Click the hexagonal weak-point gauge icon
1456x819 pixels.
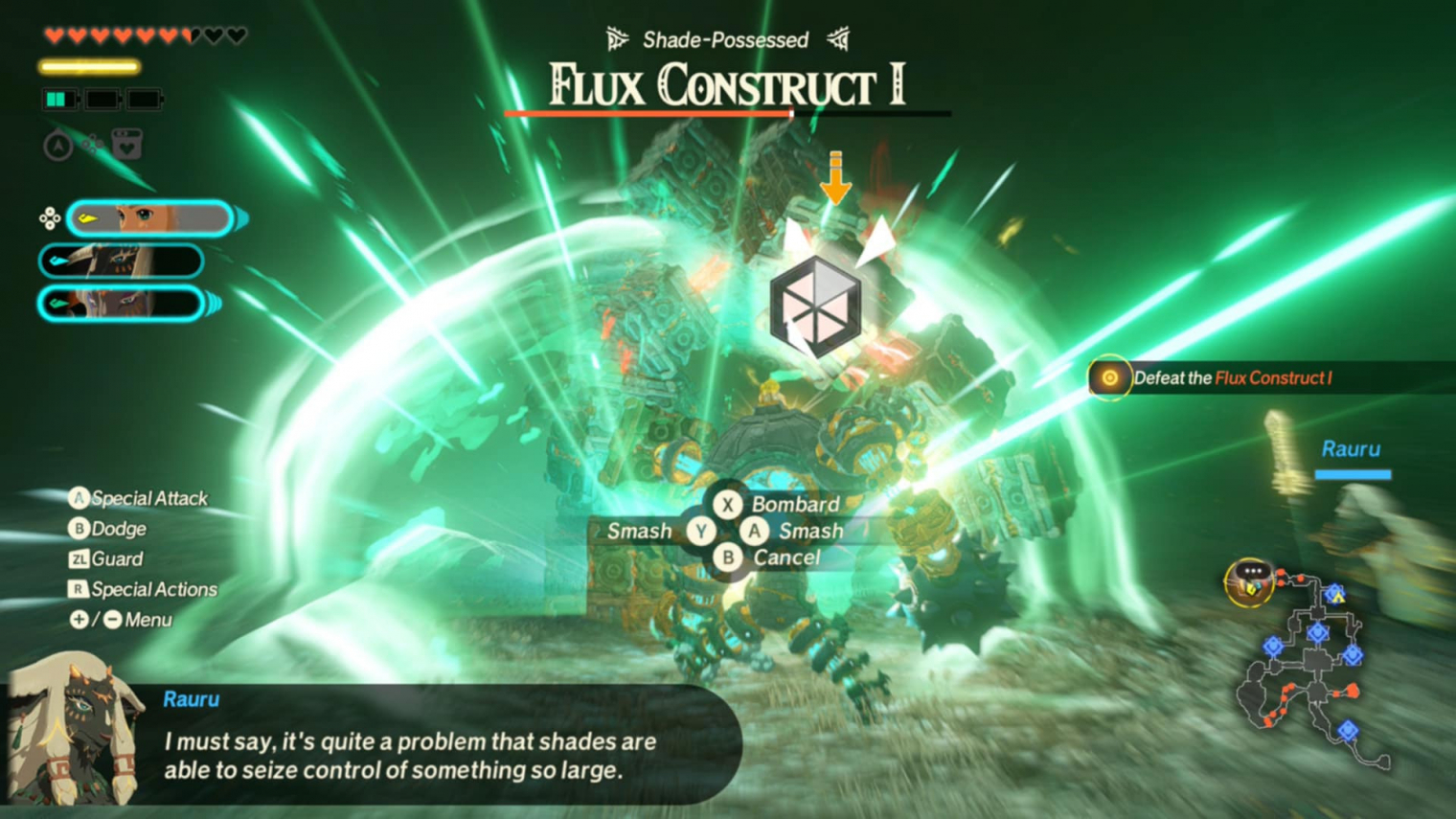pos(815,307)
